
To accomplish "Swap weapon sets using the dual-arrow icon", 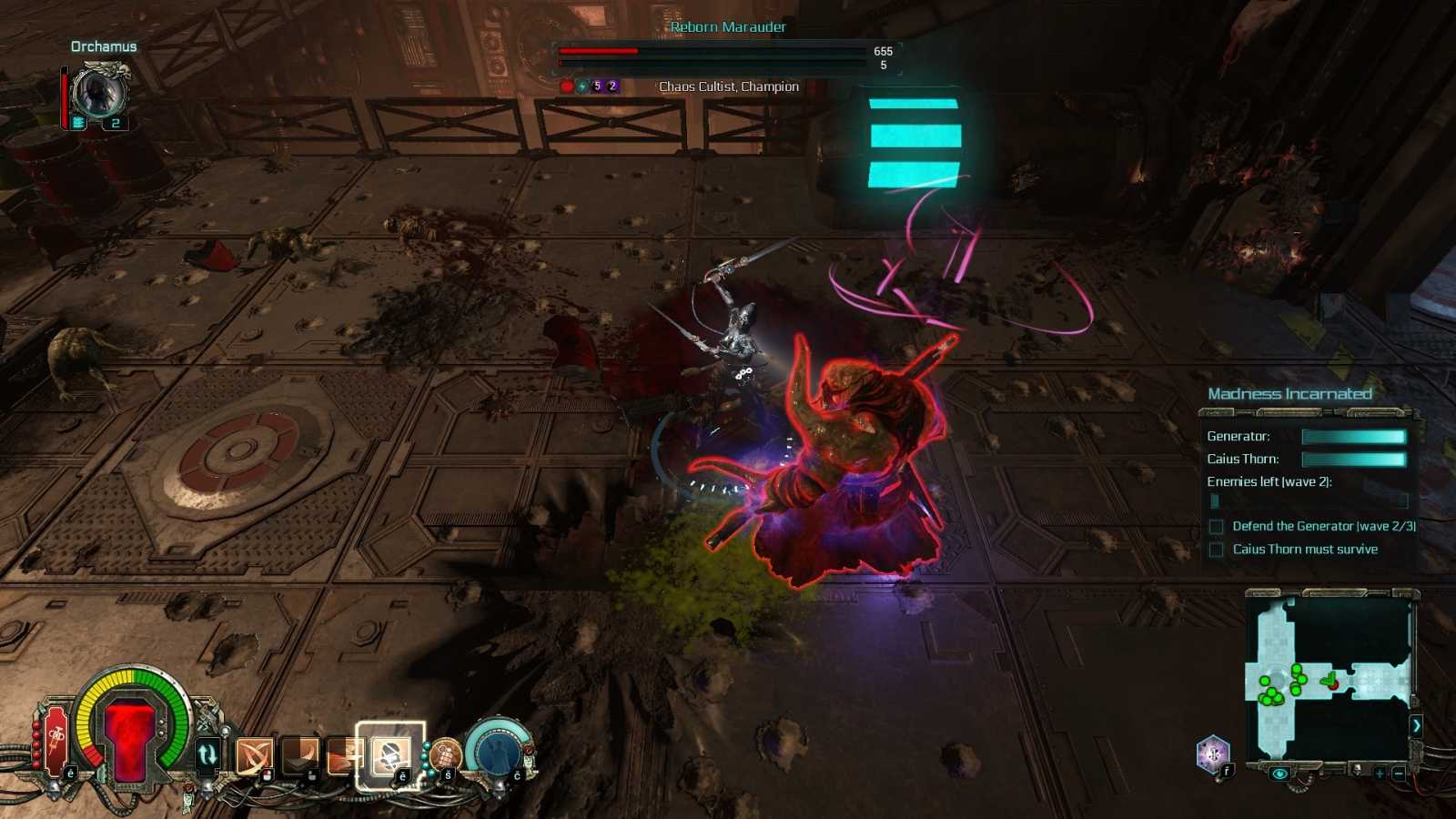I will click(207, 752).
